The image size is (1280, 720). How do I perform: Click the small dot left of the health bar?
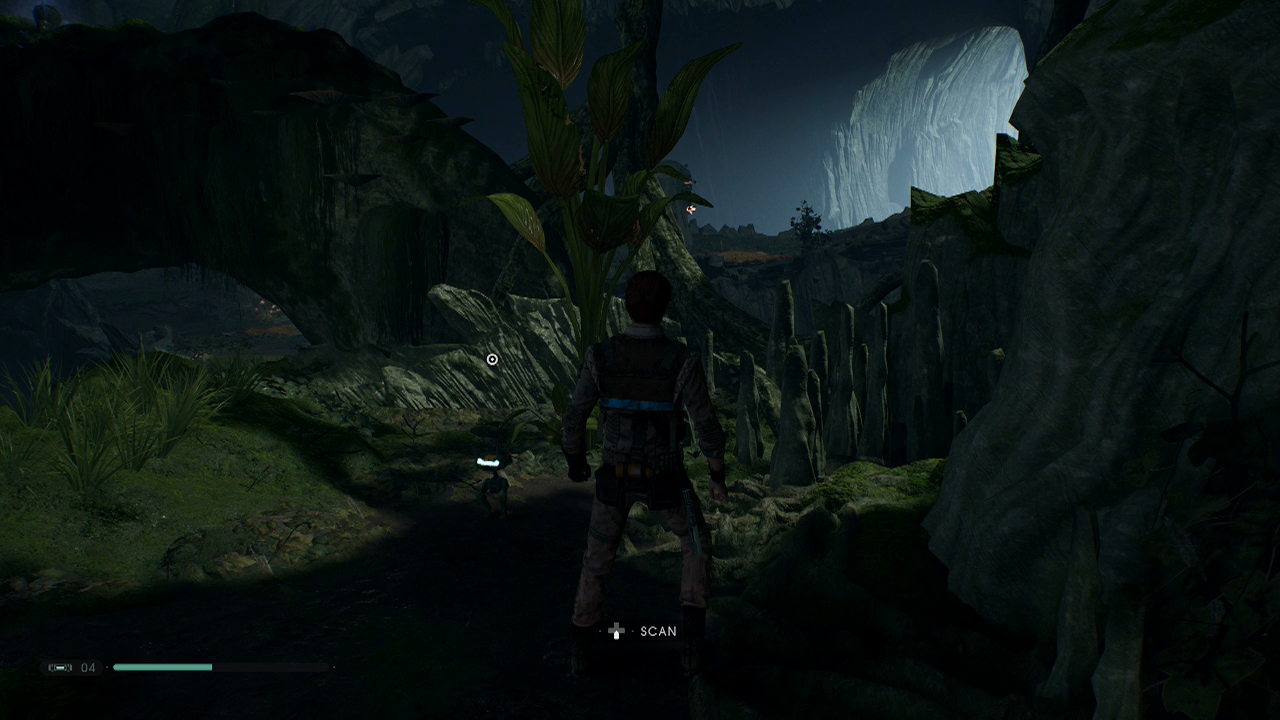pos(107,665)
